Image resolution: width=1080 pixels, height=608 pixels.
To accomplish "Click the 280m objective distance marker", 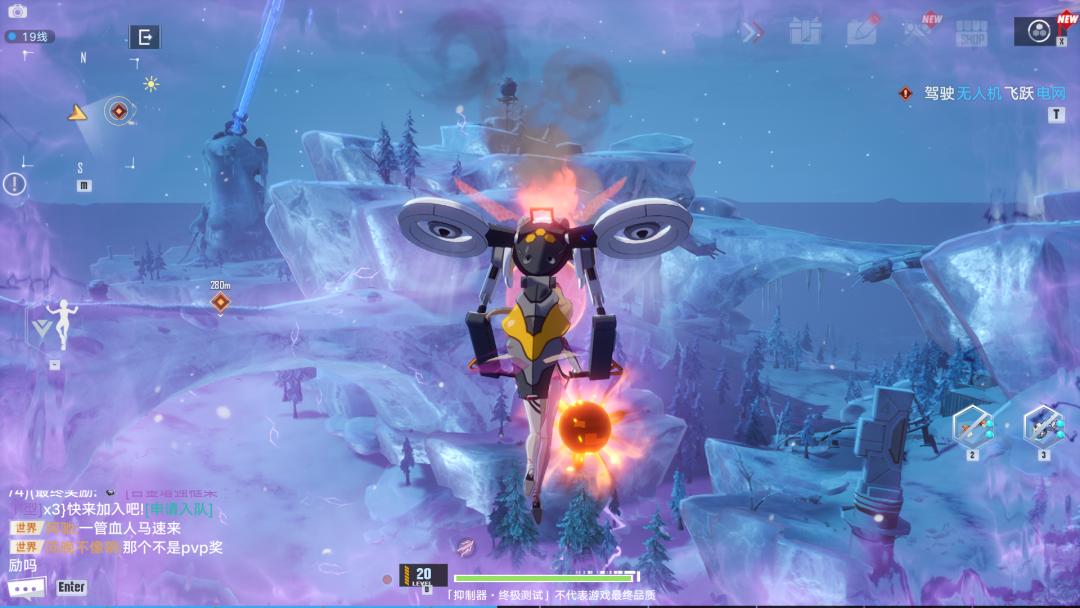I will (220, 300).
